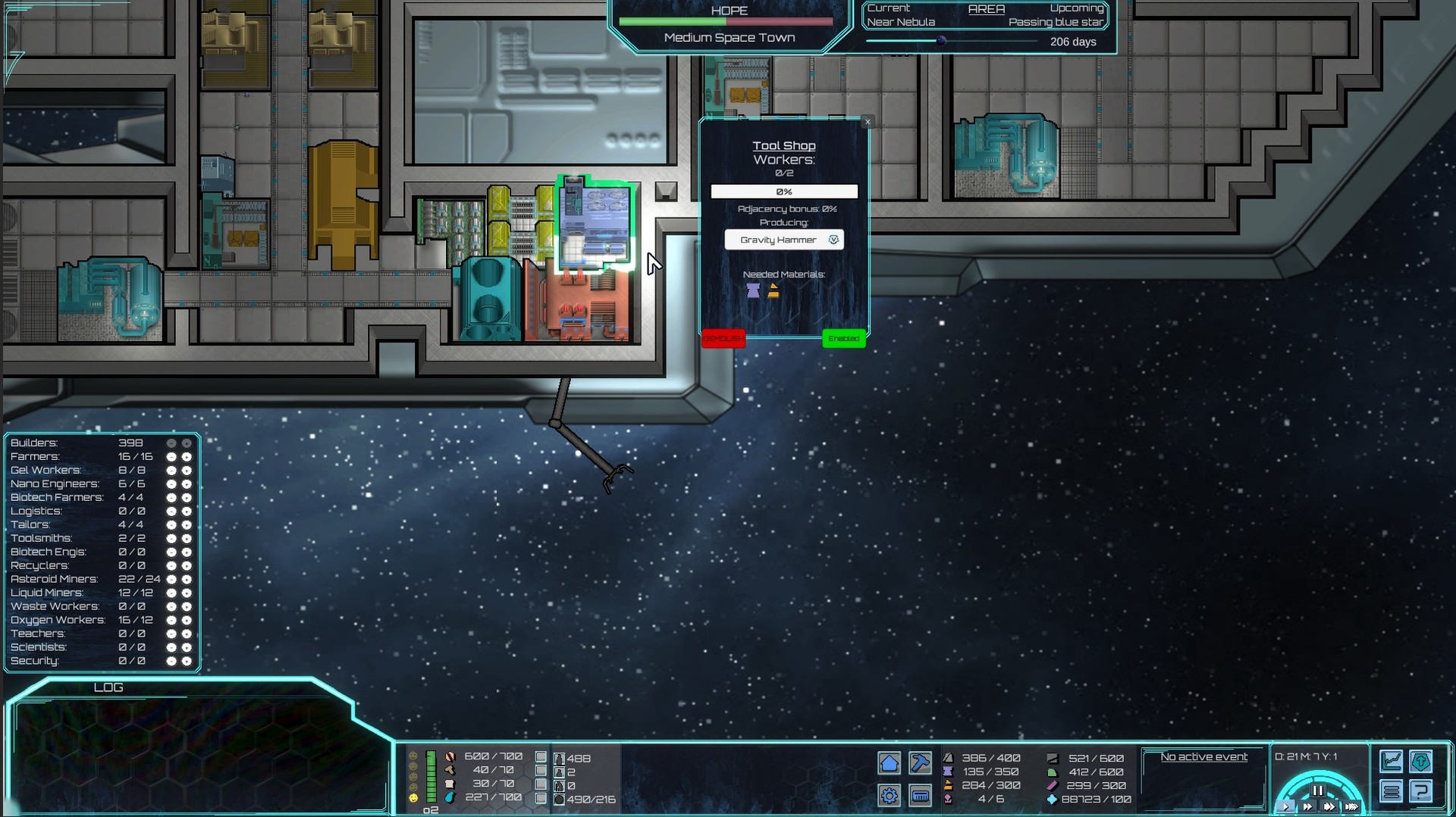Open the build structures menu with the hammer icon
The height and width of the screenshot is (817, 1456).
pos(921,763)
